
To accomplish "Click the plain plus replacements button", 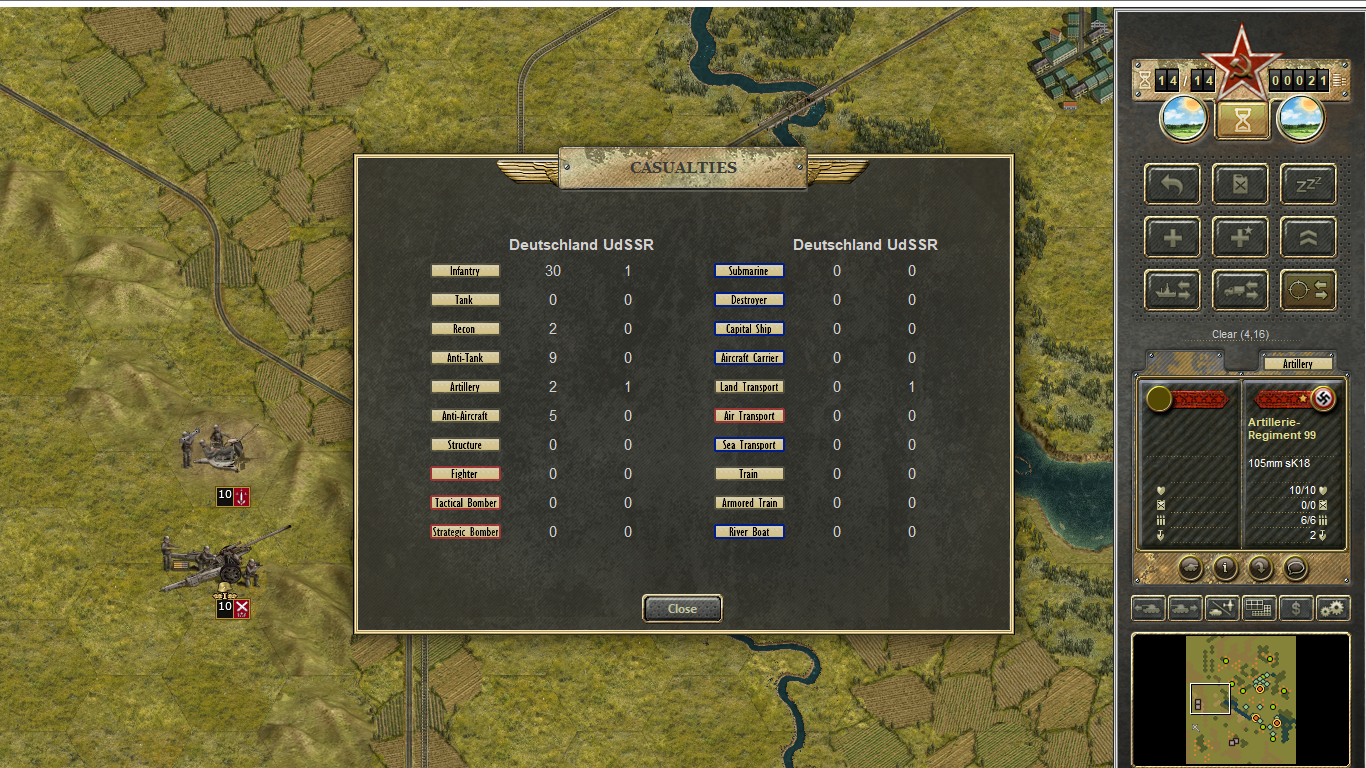I will pos(1172,238).
